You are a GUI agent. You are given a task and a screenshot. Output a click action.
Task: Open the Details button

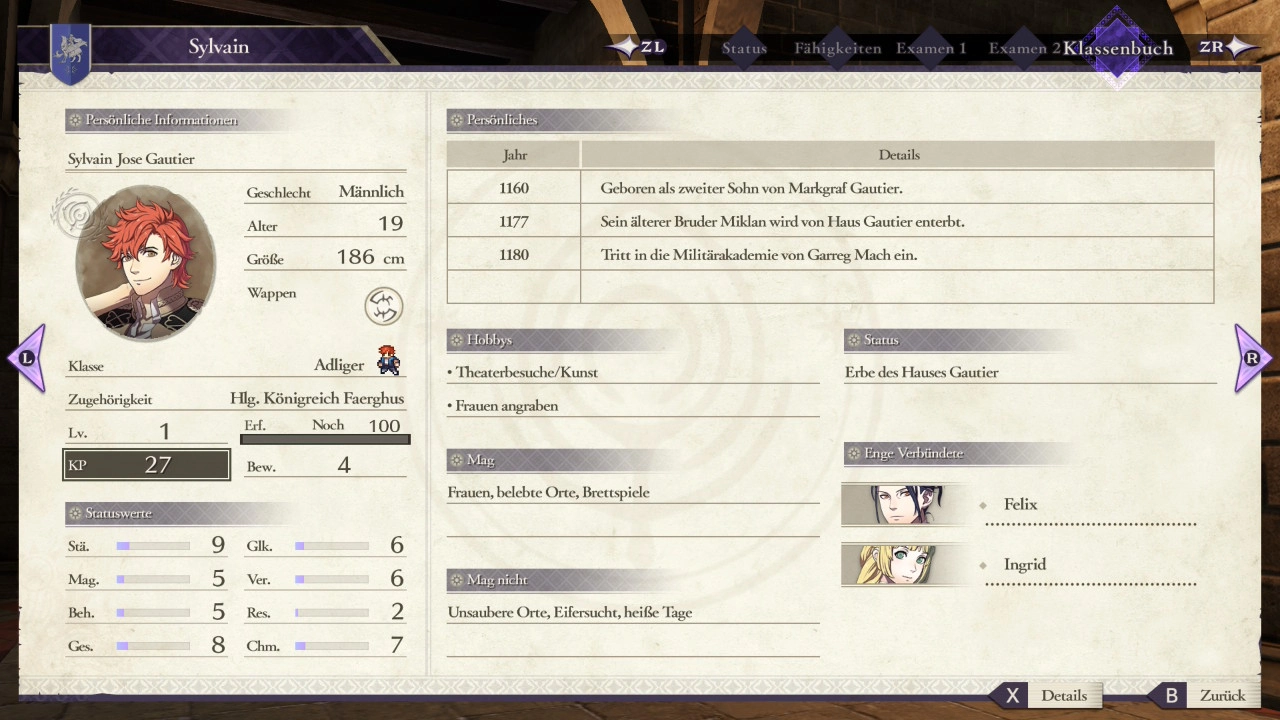[1045, 696]
